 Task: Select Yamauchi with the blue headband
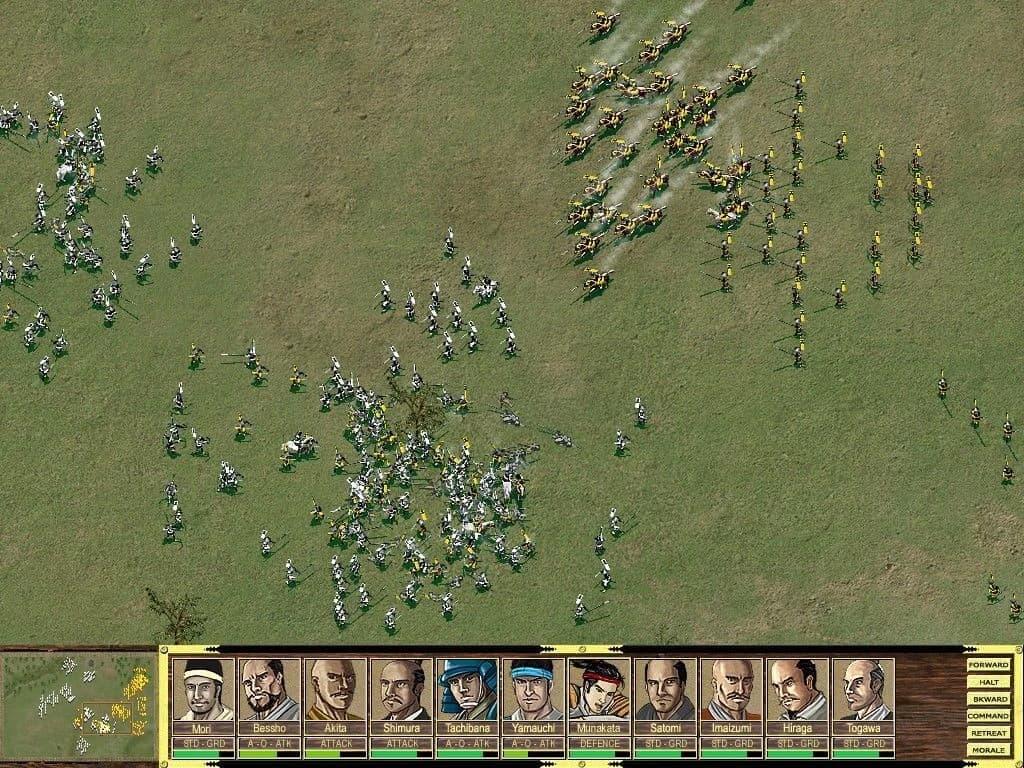point(533,691)
